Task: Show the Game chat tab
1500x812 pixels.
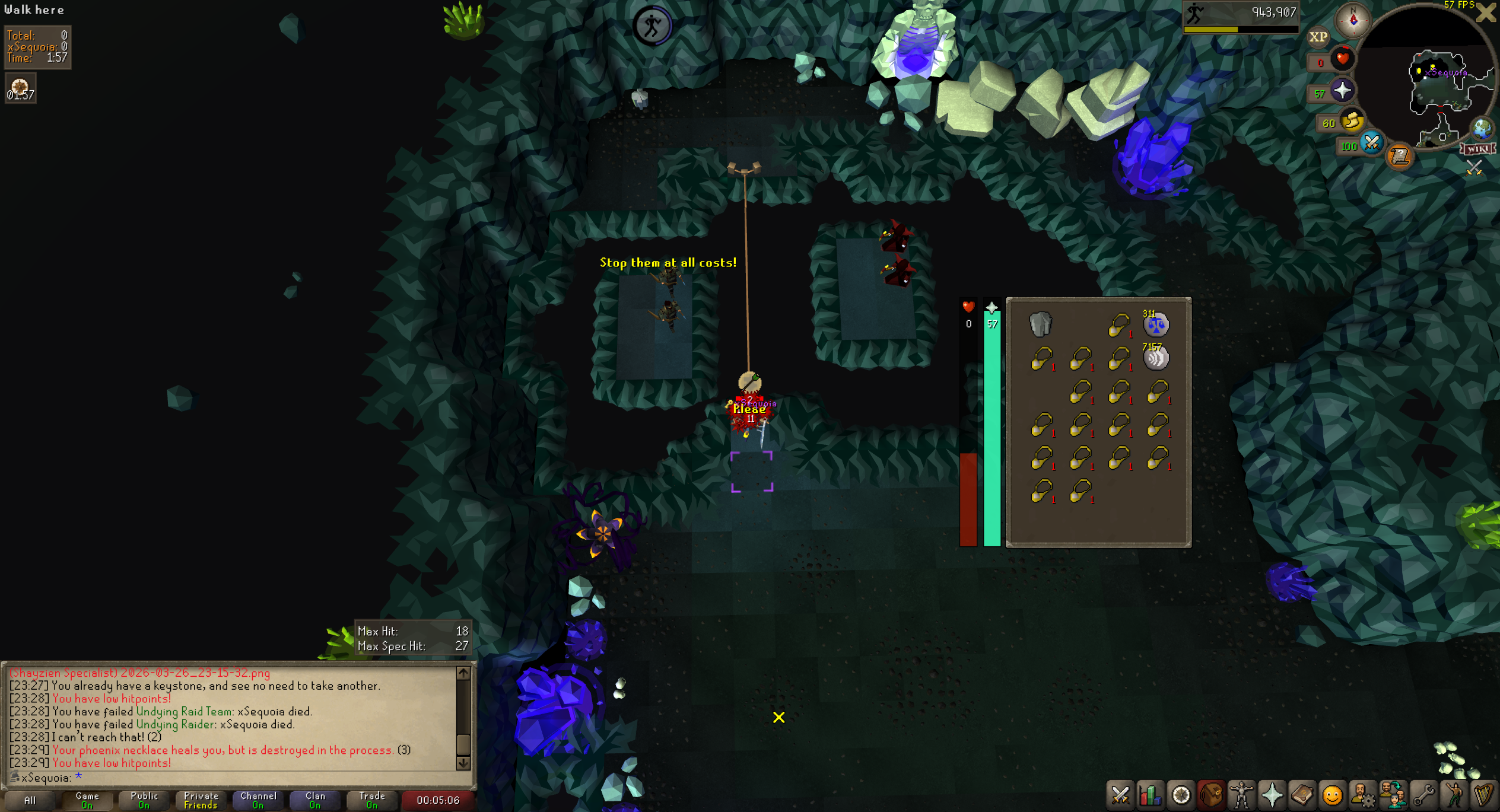Action: (x=87, y=800)
